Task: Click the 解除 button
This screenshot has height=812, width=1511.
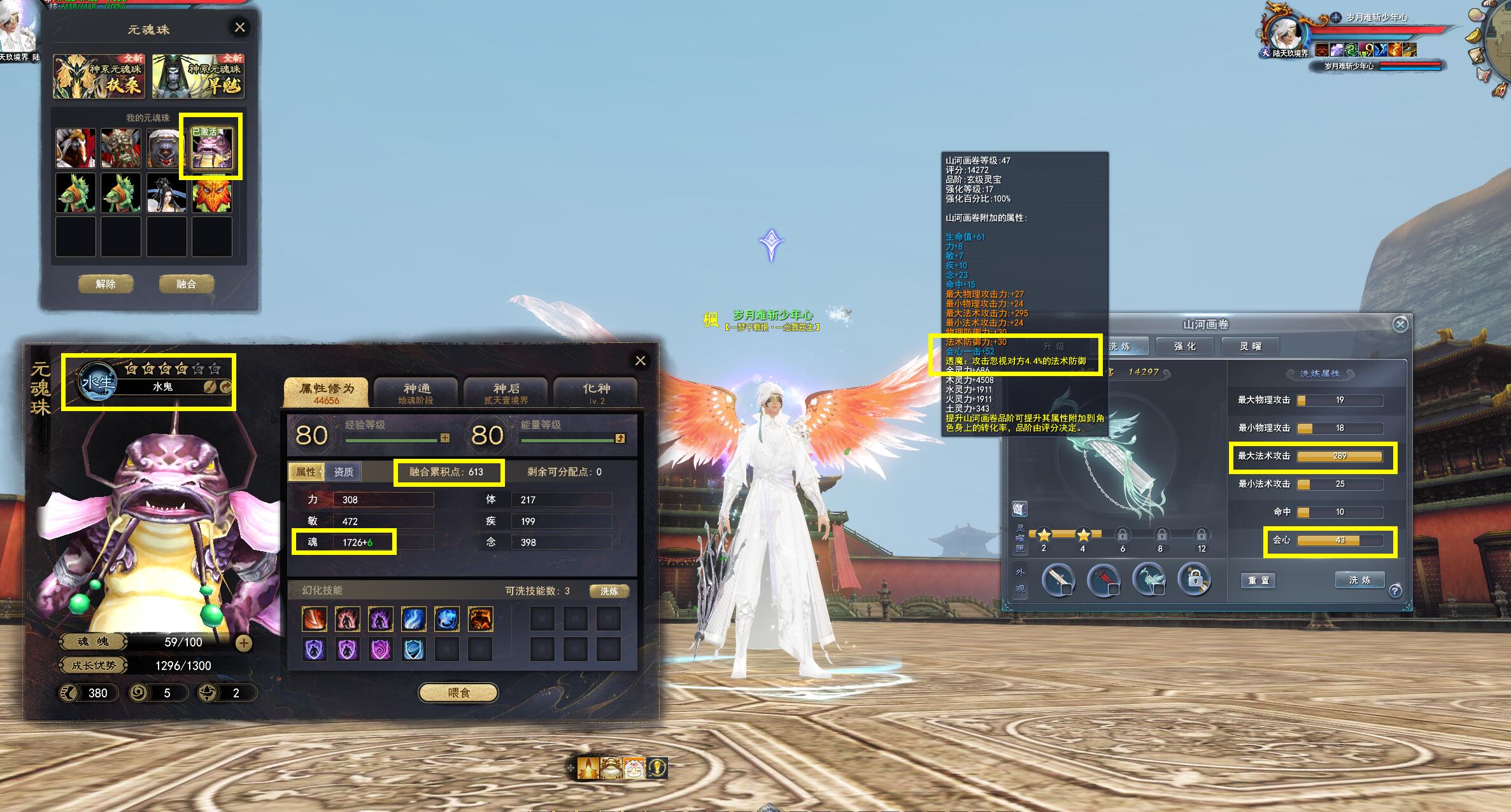Action: 106,284
